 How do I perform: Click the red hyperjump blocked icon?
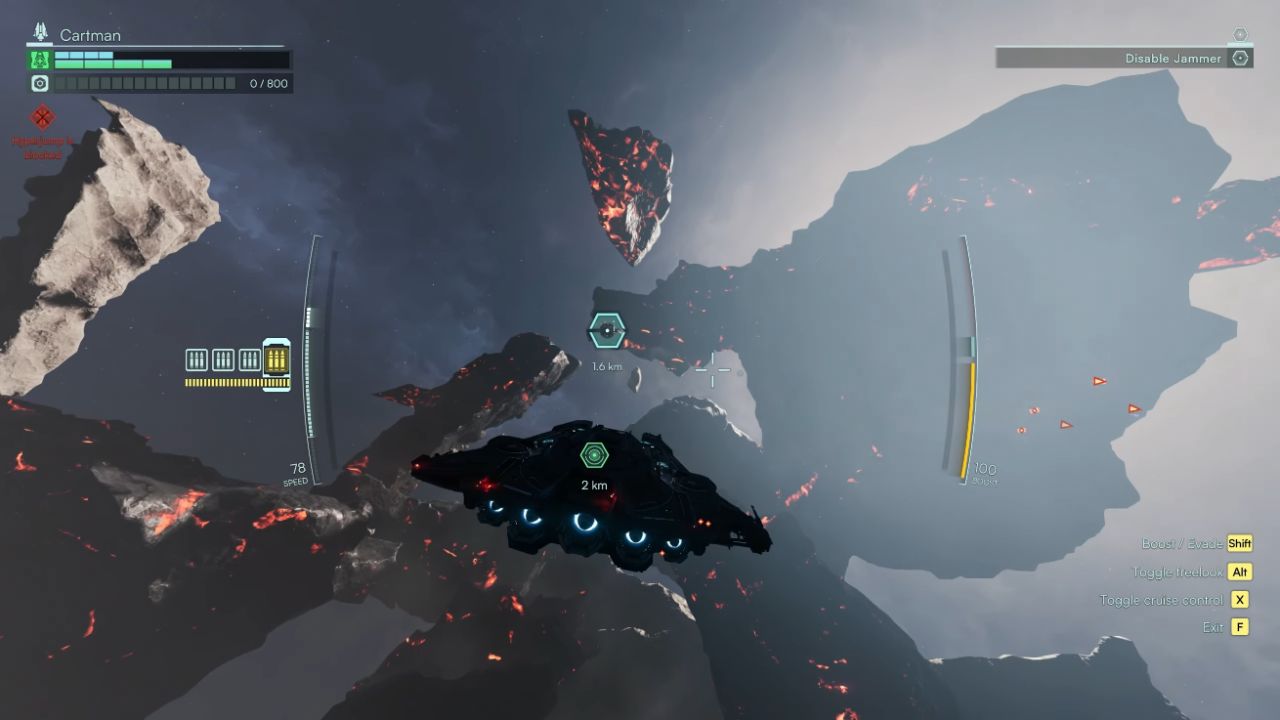pyautogui.click(x=42, y=118)
